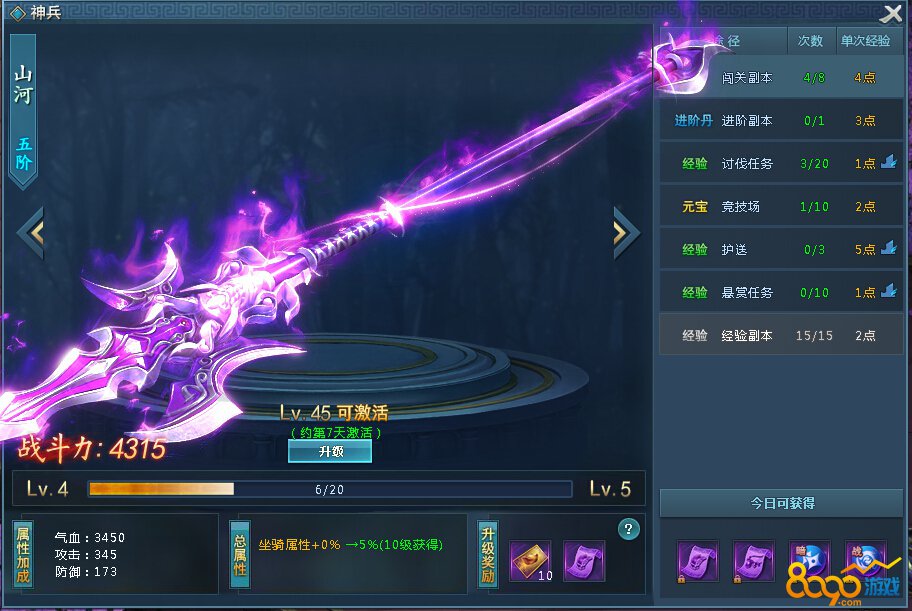Open the 竞技场 arena row
The width and height of the screenshot is (912, 611).
780,206
